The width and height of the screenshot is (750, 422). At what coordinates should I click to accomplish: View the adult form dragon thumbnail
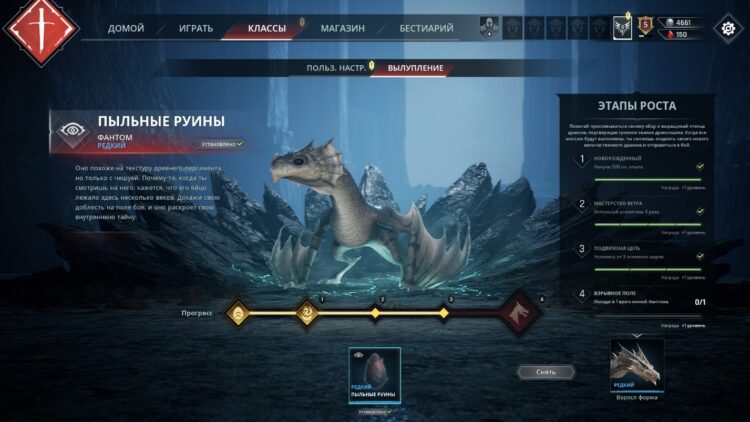[636, 363]
